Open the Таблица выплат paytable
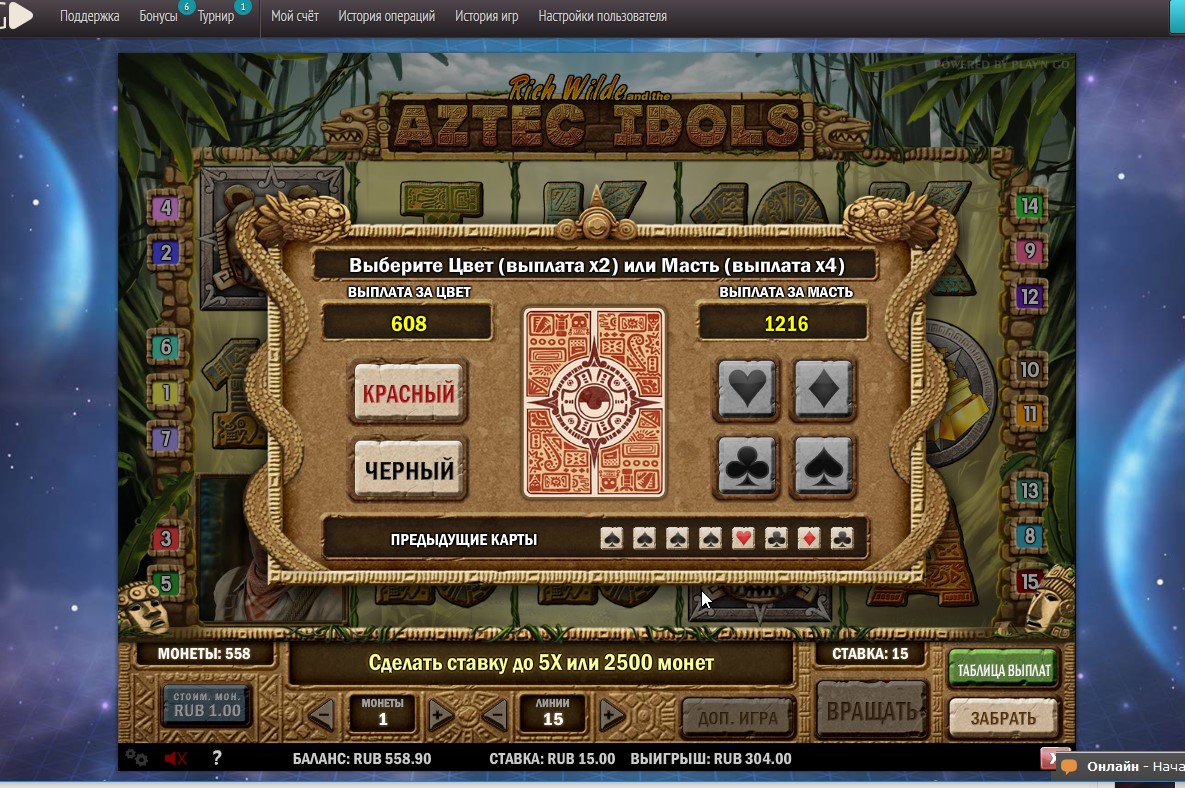 point(1003,670)
